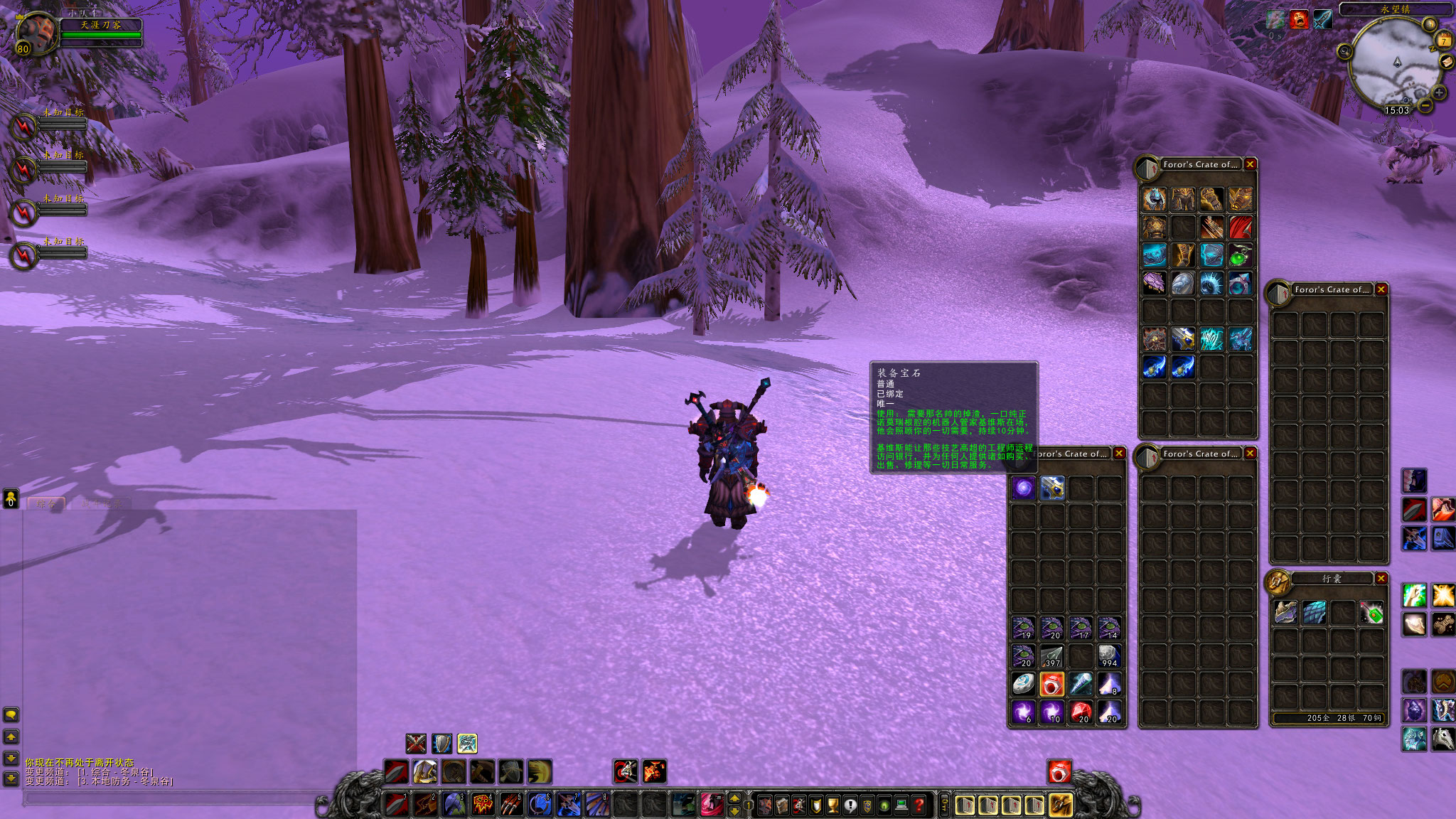
Task: Page the action bar up with arrow
Action: 734,798
